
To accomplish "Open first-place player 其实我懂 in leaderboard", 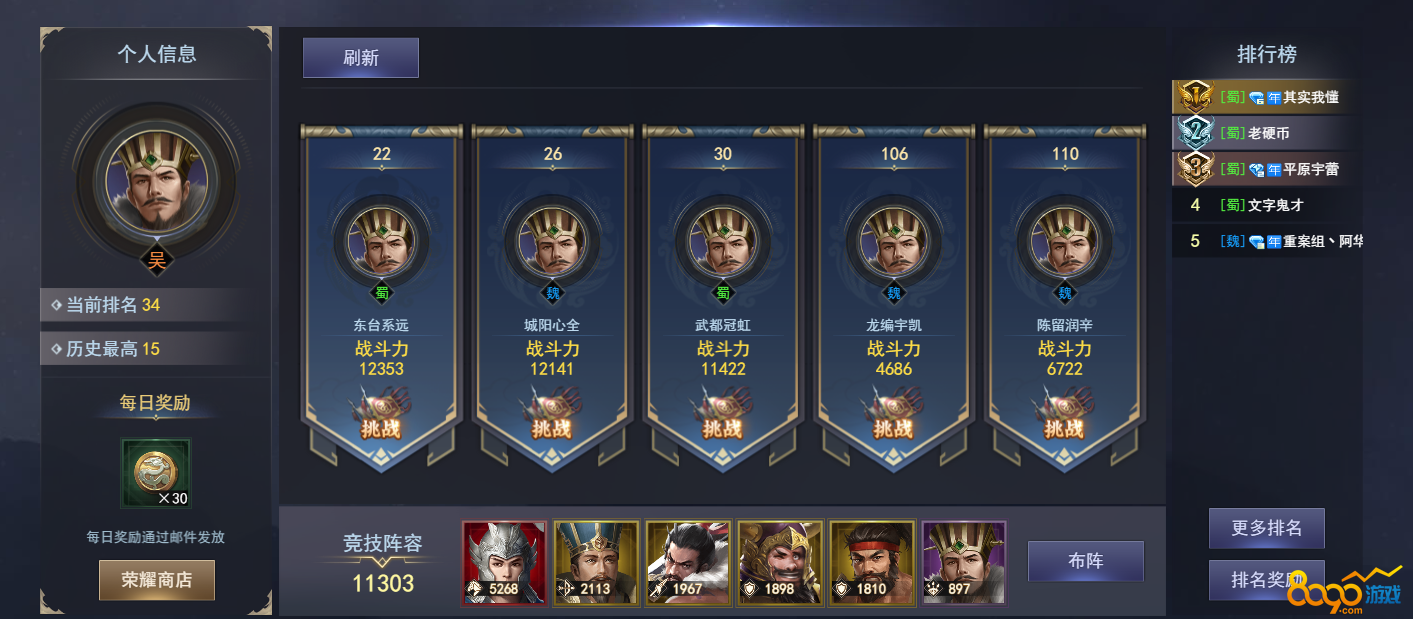I will pyautogui.click(x=1267, y=97).
